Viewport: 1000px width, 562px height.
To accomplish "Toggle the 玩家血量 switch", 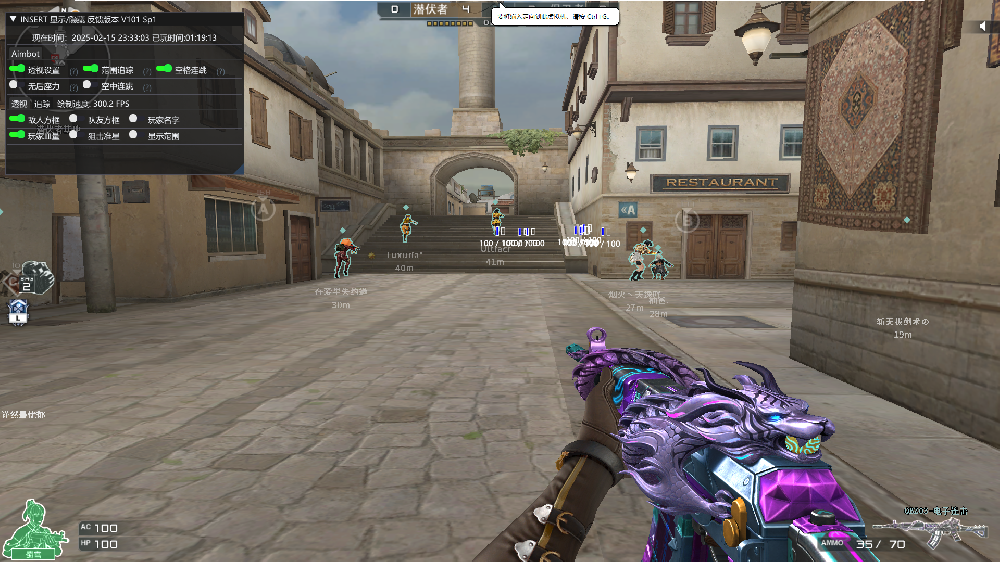I will pos(17,135).
